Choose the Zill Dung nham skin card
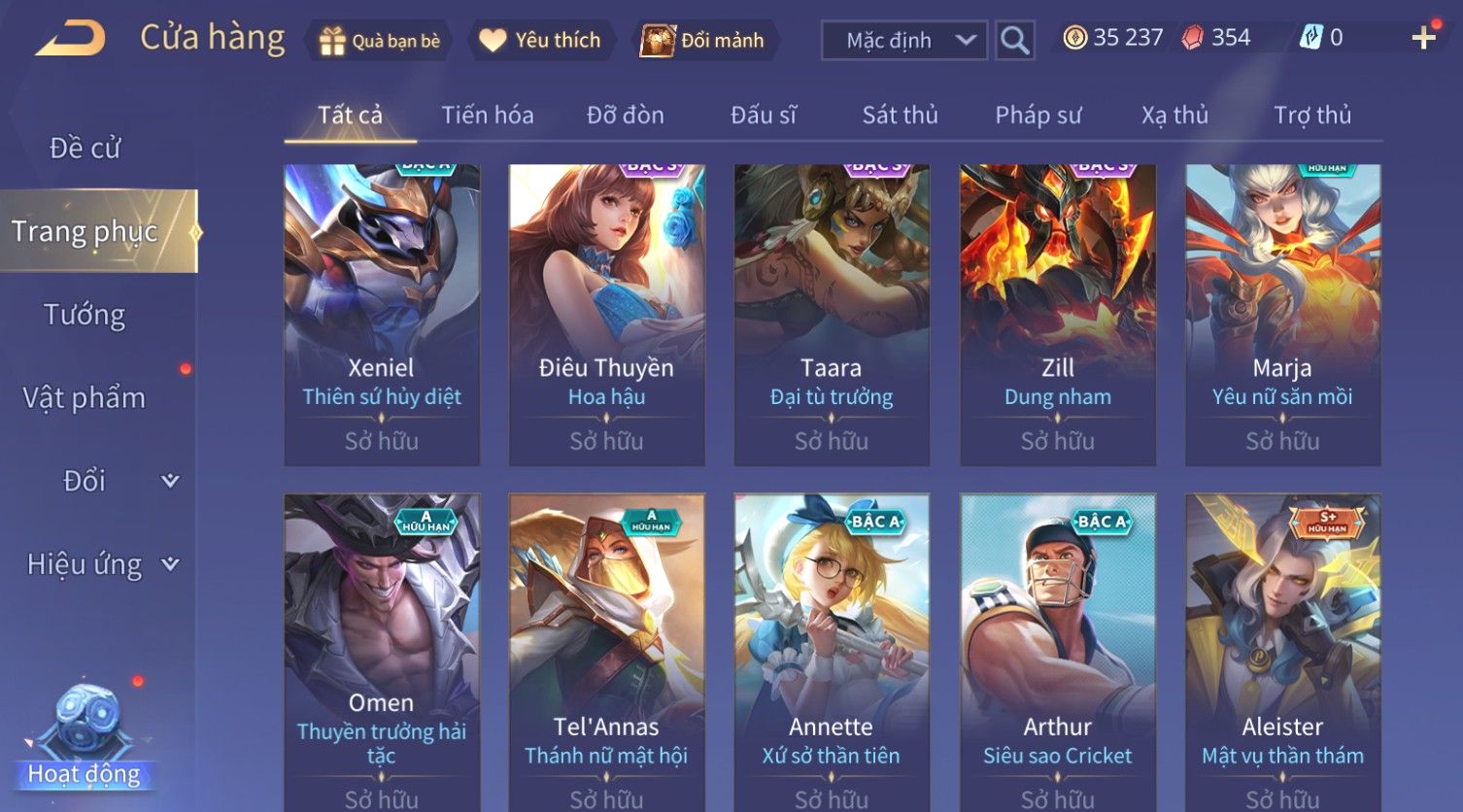The height and width of the screenshot is (812, 1463). (1057, 314)
